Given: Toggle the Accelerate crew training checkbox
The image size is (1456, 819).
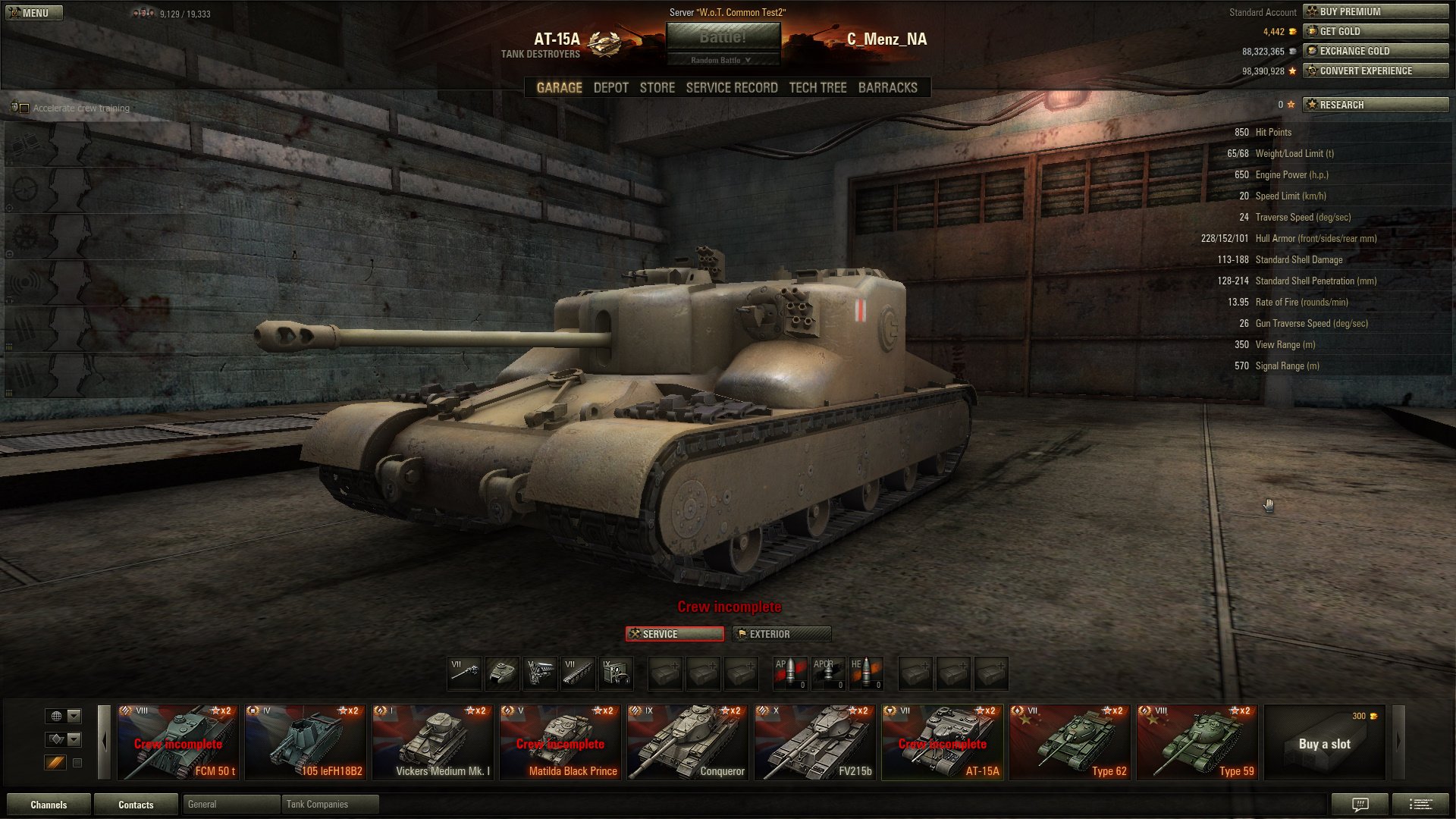Looking at the screenshot, I should pos(24,108).
